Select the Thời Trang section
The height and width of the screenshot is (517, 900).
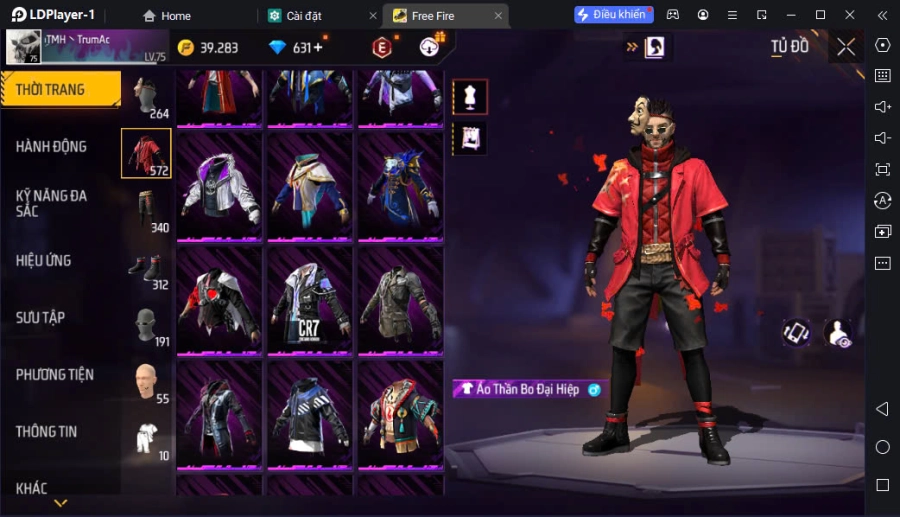(x=52, y=89)
